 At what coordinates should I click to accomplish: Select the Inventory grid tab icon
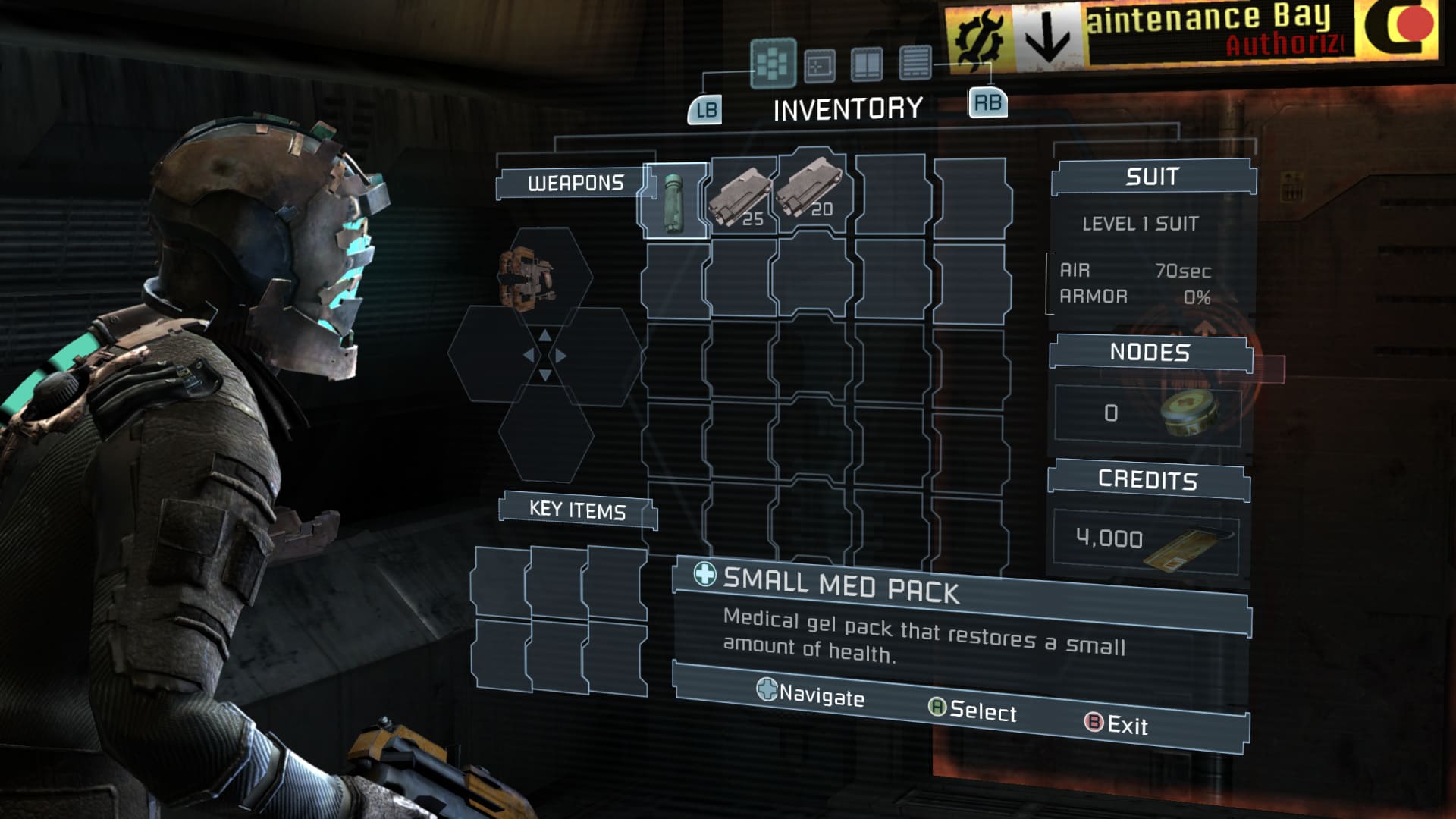coord(772,64)
